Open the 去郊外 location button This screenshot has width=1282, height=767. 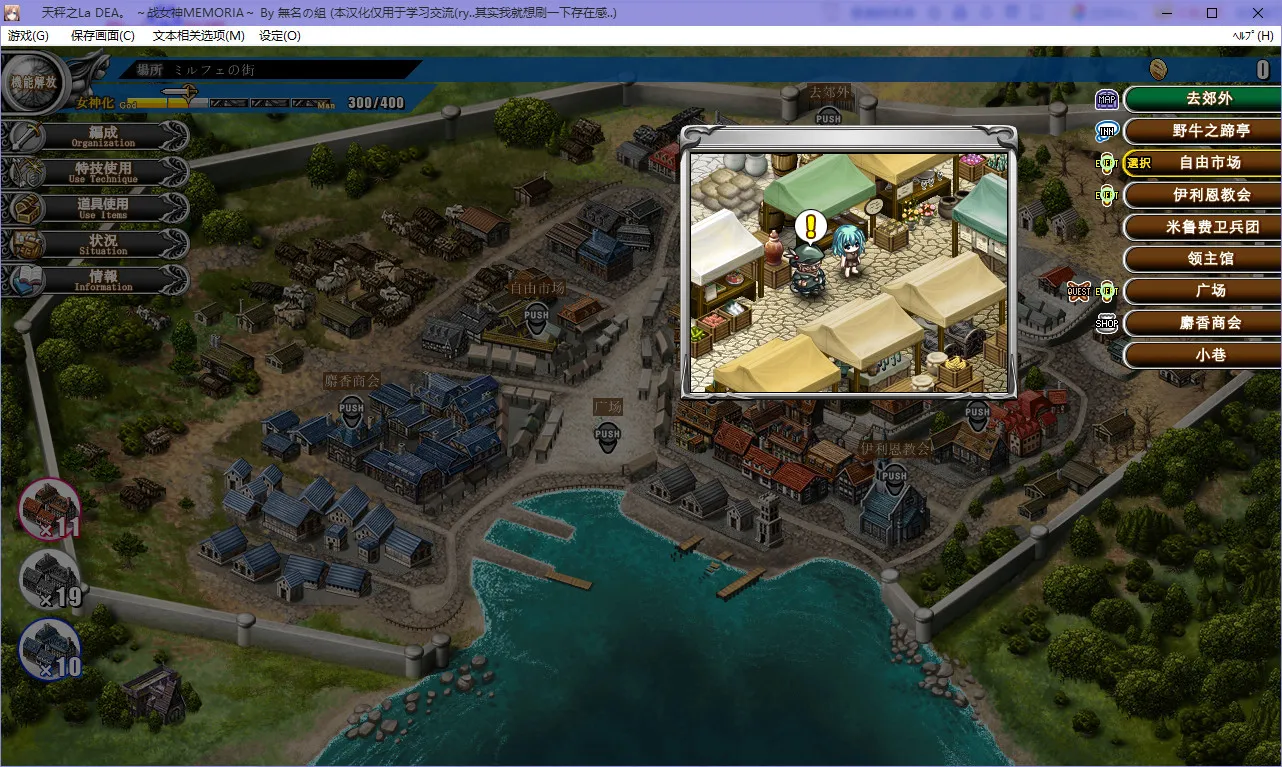[1203, 99]
